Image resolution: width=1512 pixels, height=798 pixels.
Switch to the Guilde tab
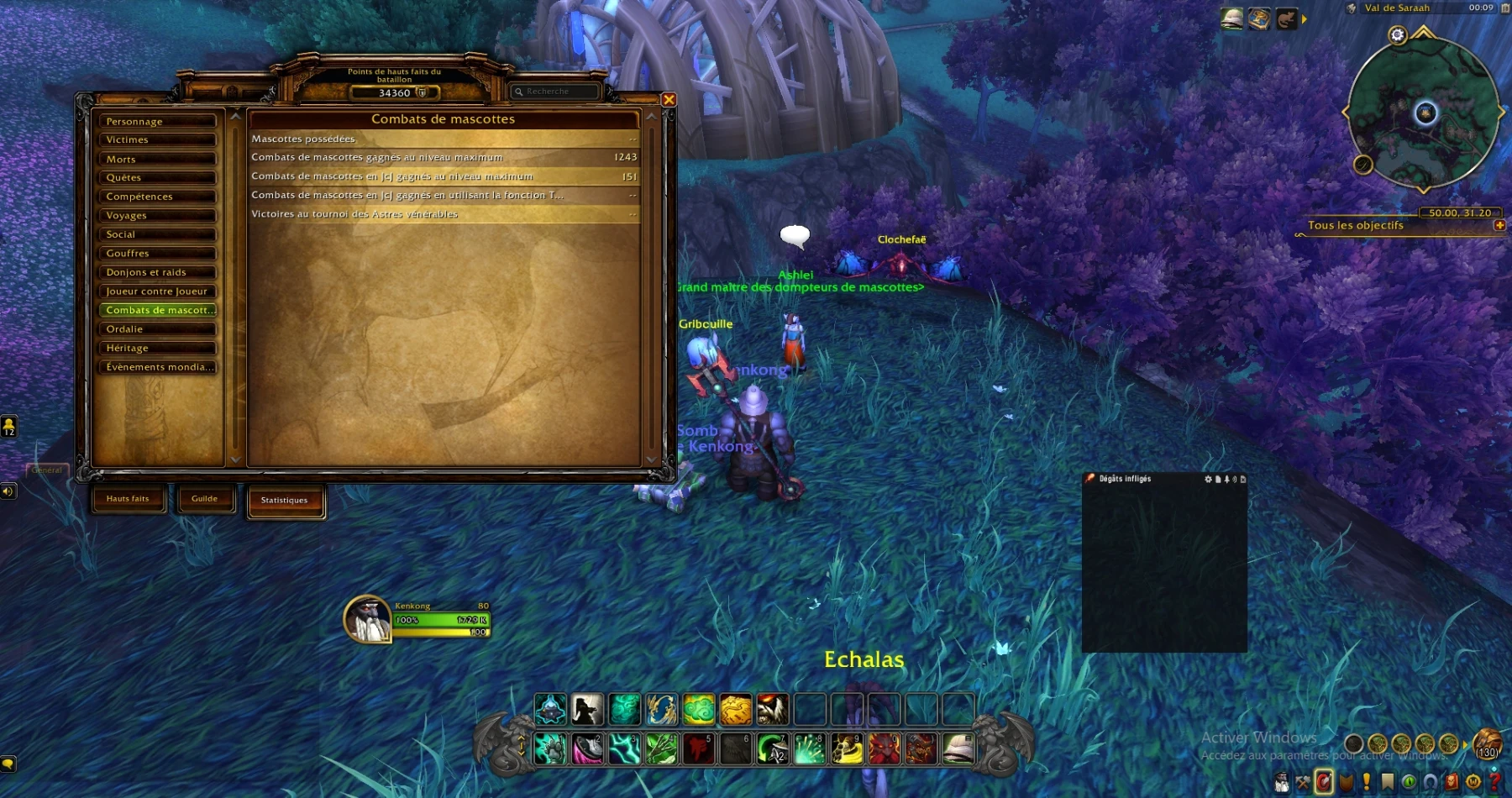(x=204, y=499)
